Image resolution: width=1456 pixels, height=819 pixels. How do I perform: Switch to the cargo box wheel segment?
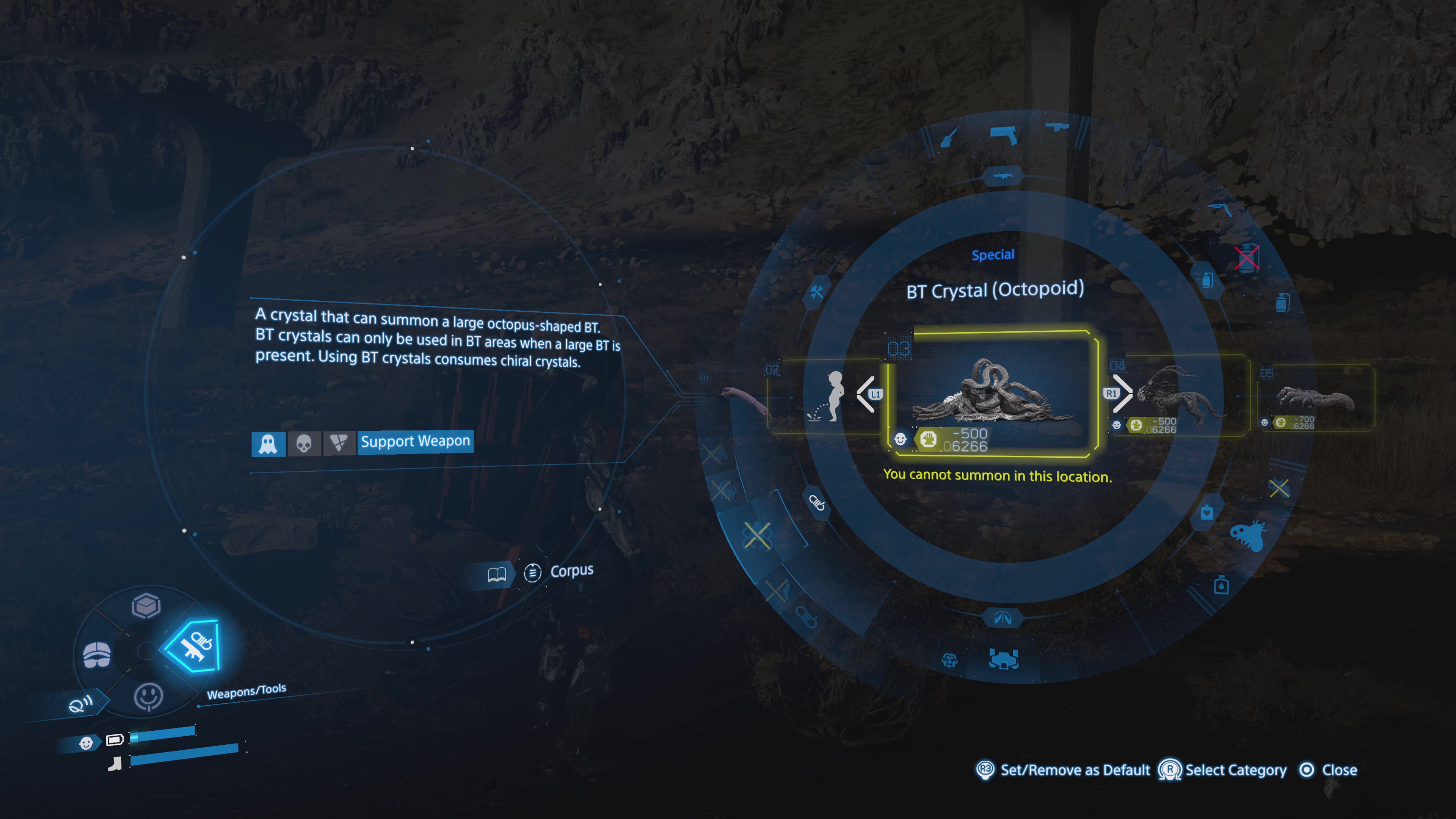tap(146, 606)
